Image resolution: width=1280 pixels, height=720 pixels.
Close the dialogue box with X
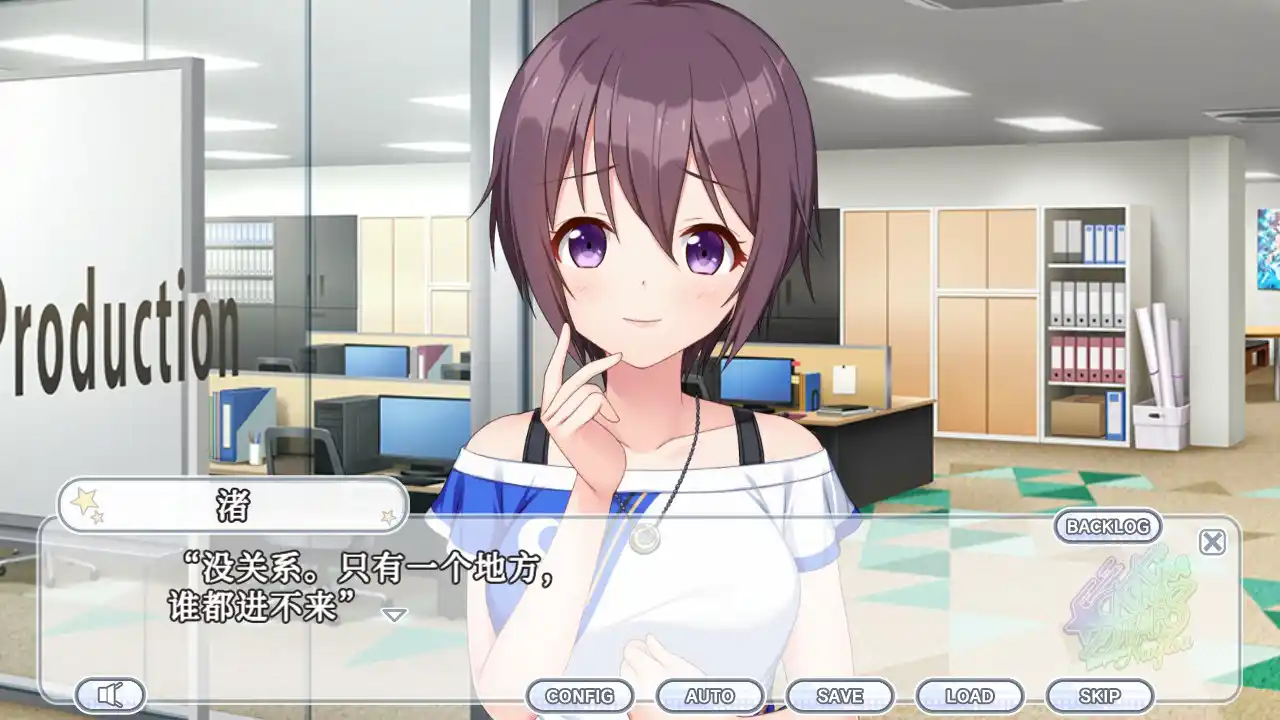1212,542
